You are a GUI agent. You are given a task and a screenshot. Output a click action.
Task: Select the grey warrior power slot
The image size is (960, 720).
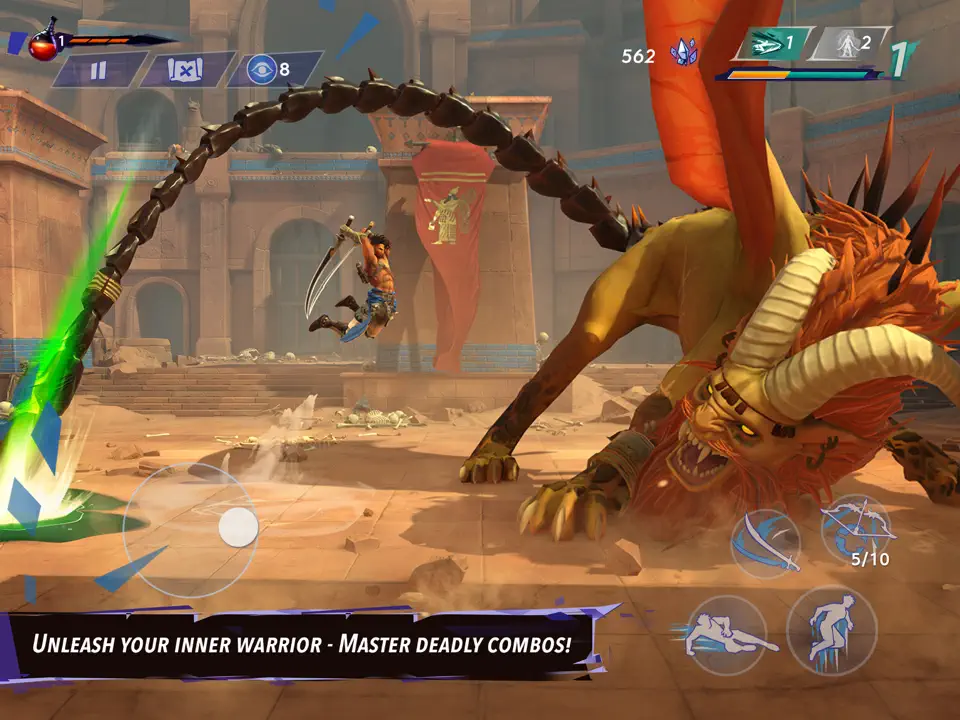[848, 44]
